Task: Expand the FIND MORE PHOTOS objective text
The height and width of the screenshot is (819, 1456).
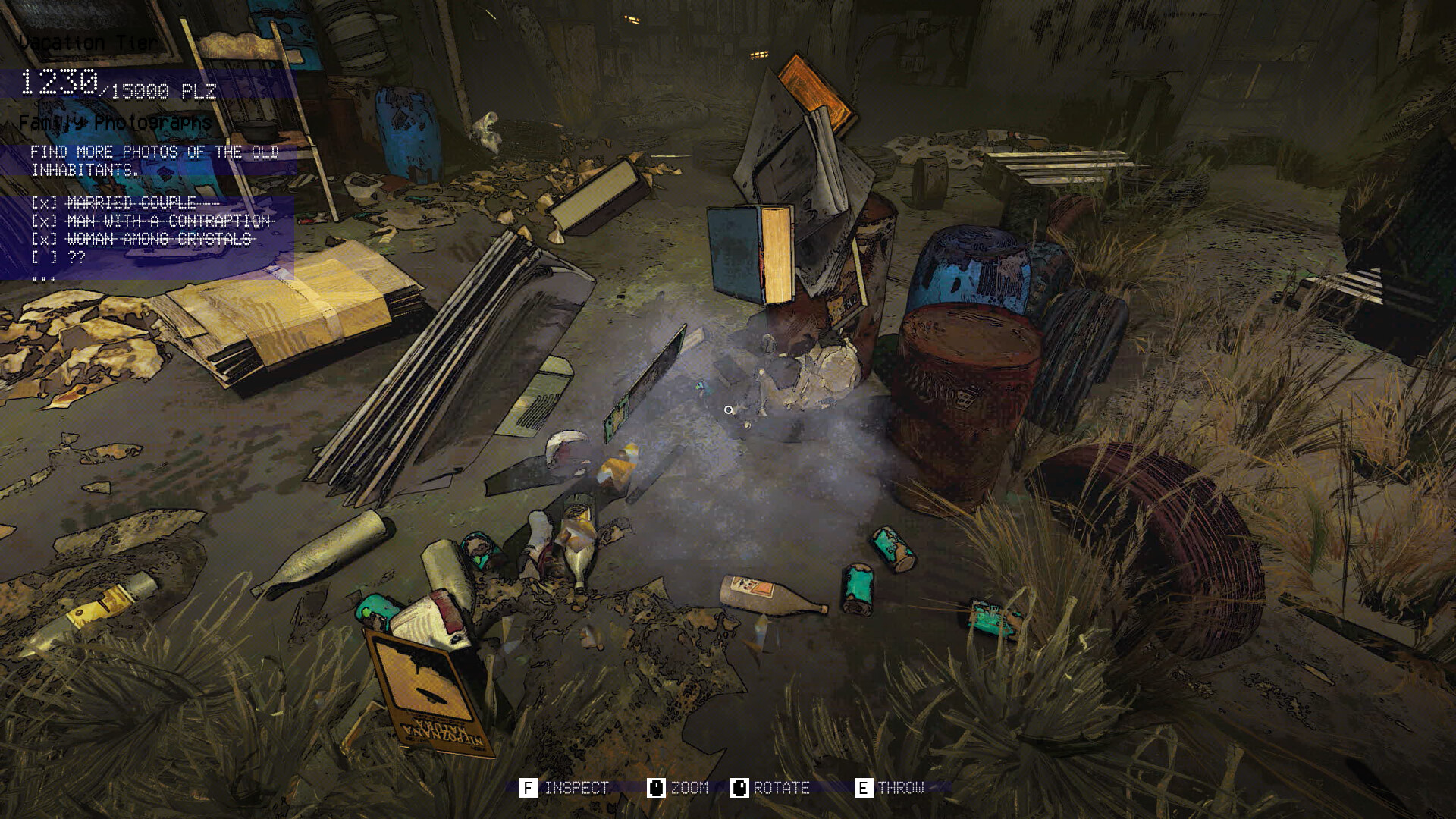Action: pyautogui.click(x=152, y=161)
